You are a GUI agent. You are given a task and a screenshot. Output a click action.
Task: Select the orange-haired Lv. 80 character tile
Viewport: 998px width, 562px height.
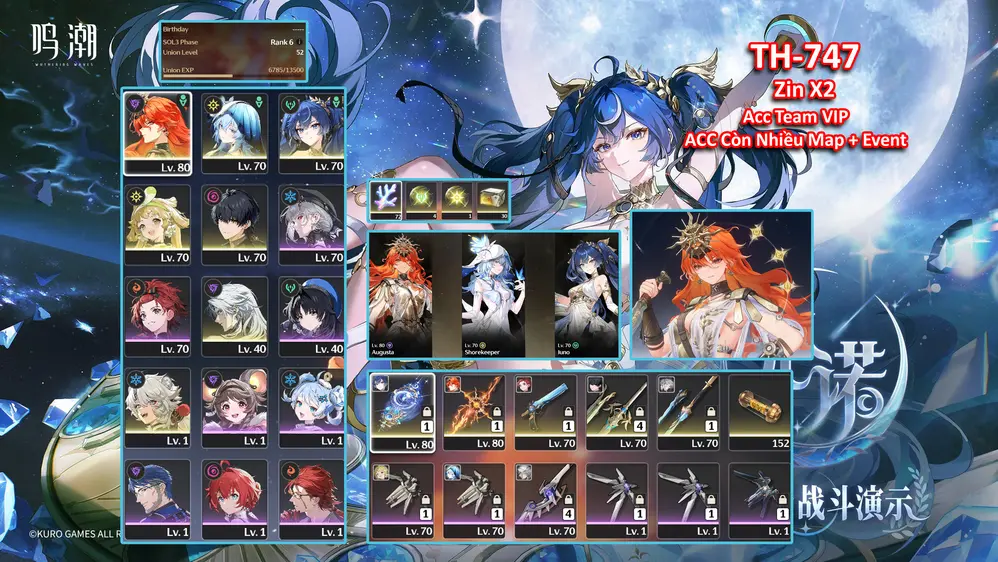click(158, 131)
